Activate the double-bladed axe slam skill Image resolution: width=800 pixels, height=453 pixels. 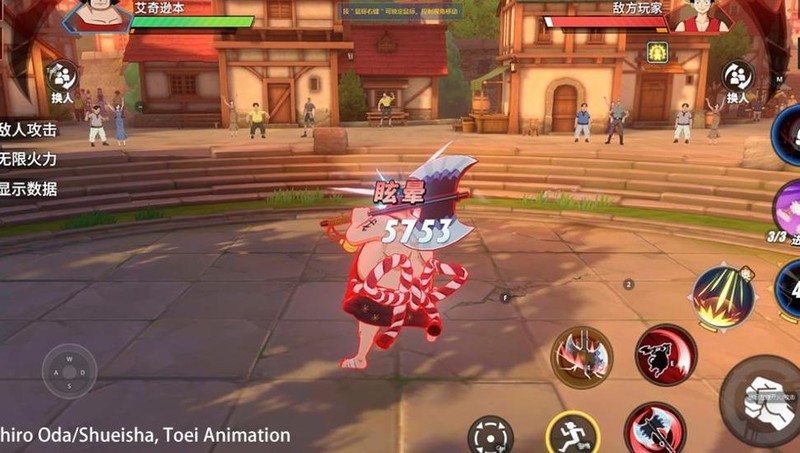click(x=582, y=357)
